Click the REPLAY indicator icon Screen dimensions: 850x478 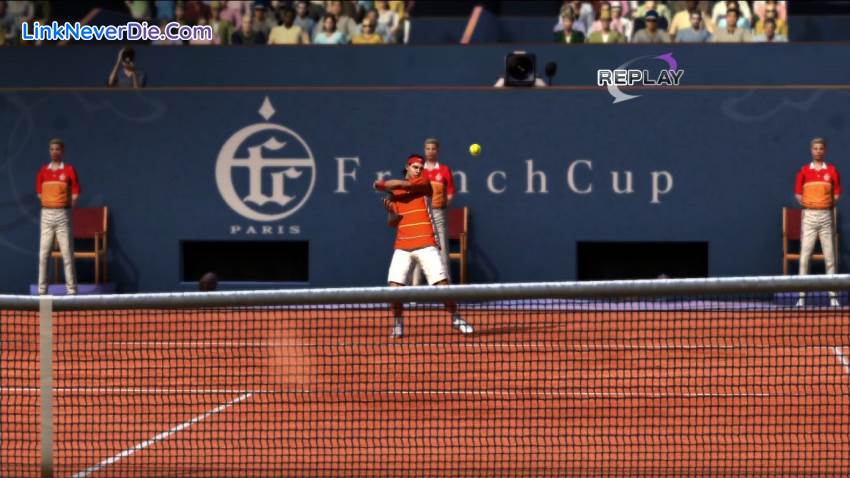[640, 78]
